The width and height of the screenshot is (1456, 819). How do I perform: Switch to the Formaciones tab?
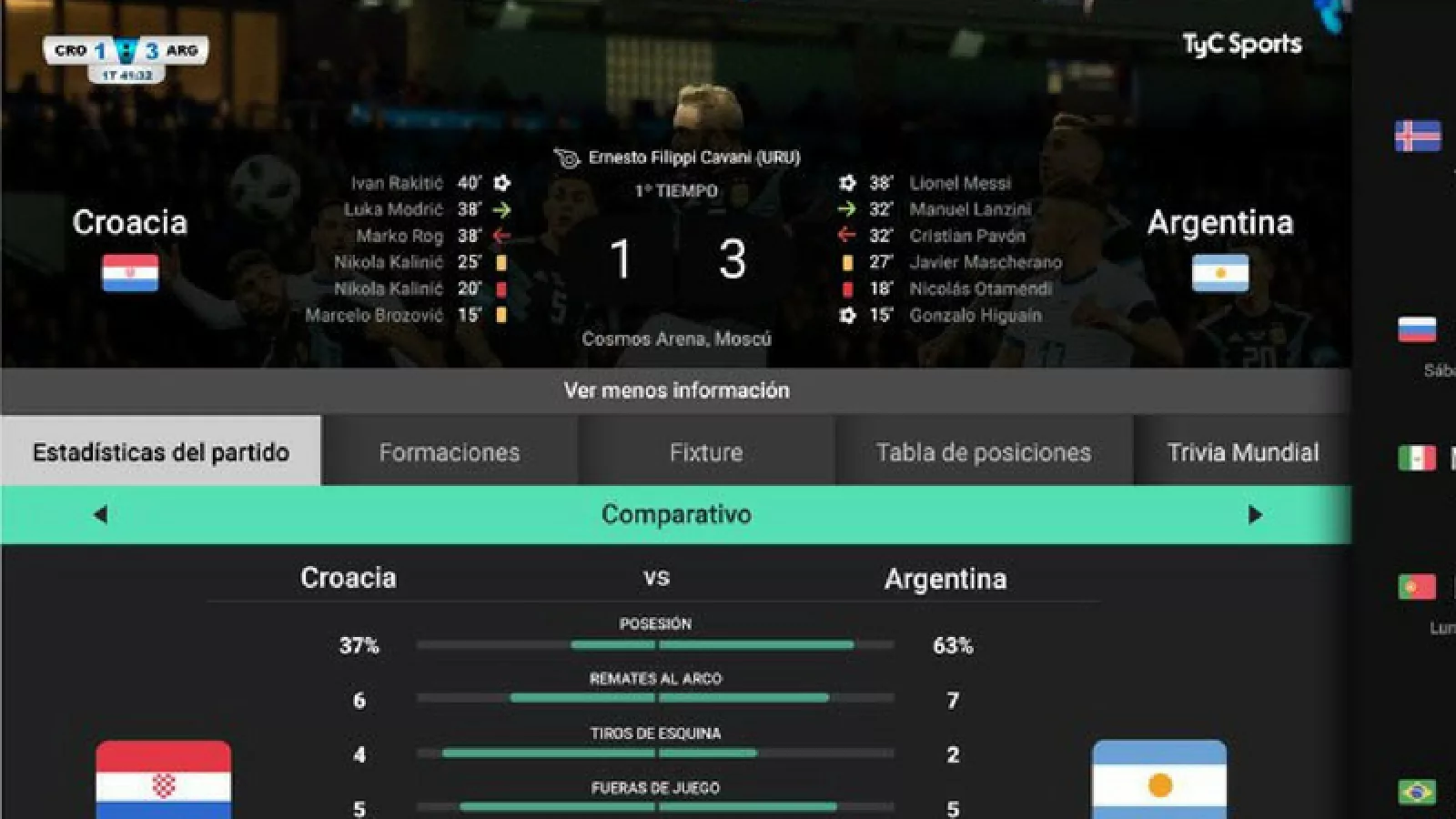[450, 452]
